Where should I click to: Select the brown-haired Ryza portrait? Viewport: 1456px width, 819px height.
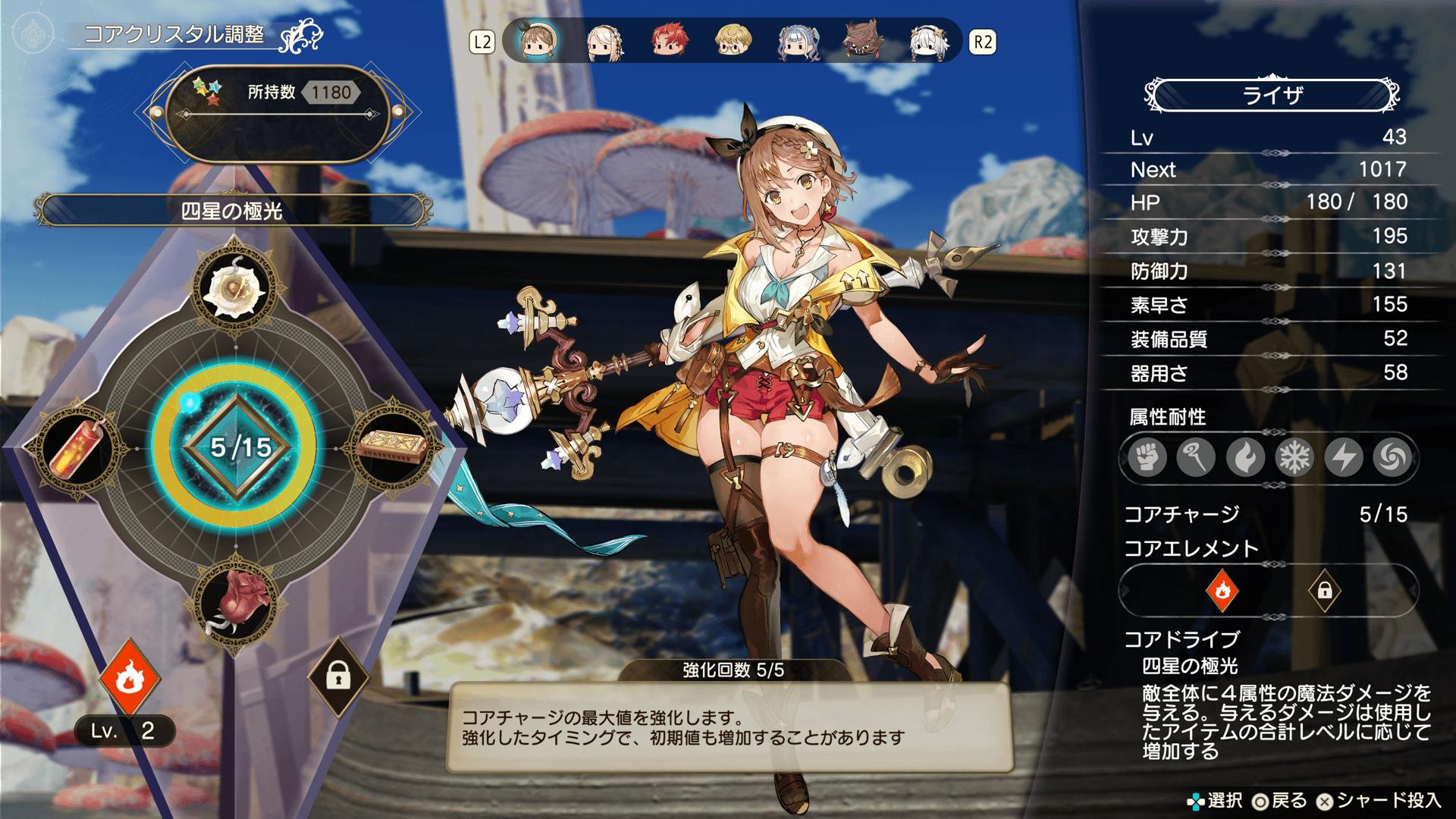pos(538,42)
